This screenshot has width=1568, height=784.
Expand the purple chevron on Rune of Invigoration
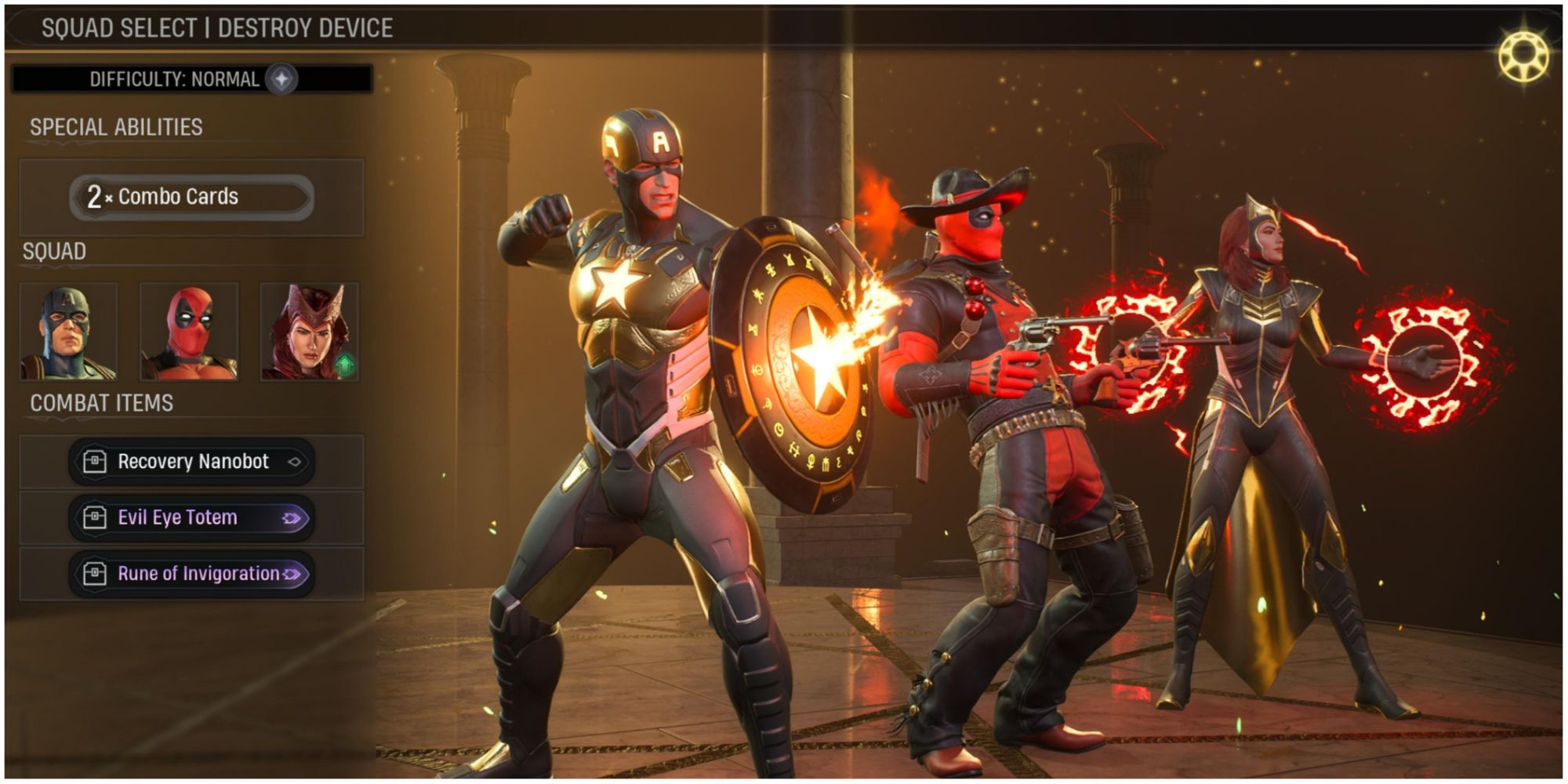(292, 573)
